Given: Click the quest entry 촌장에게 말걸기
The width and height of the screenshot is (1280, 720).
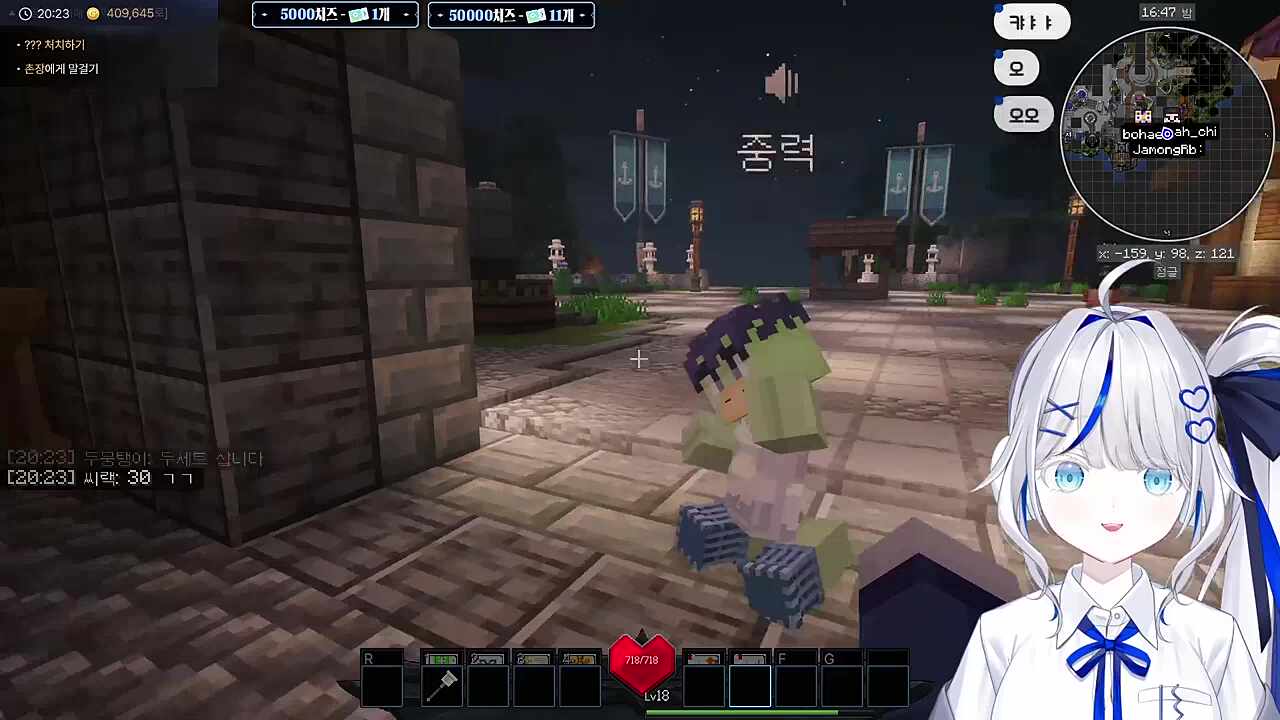Looking at the screenshot, I should pos(59,68).
